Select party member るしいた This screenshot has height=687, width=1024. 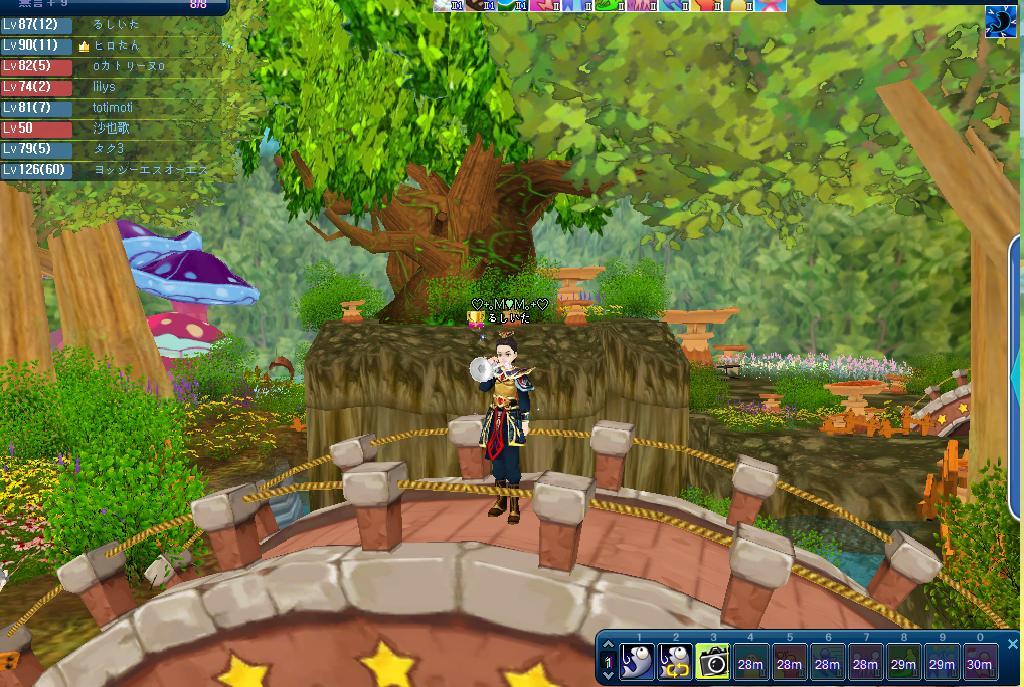[116, 24]
